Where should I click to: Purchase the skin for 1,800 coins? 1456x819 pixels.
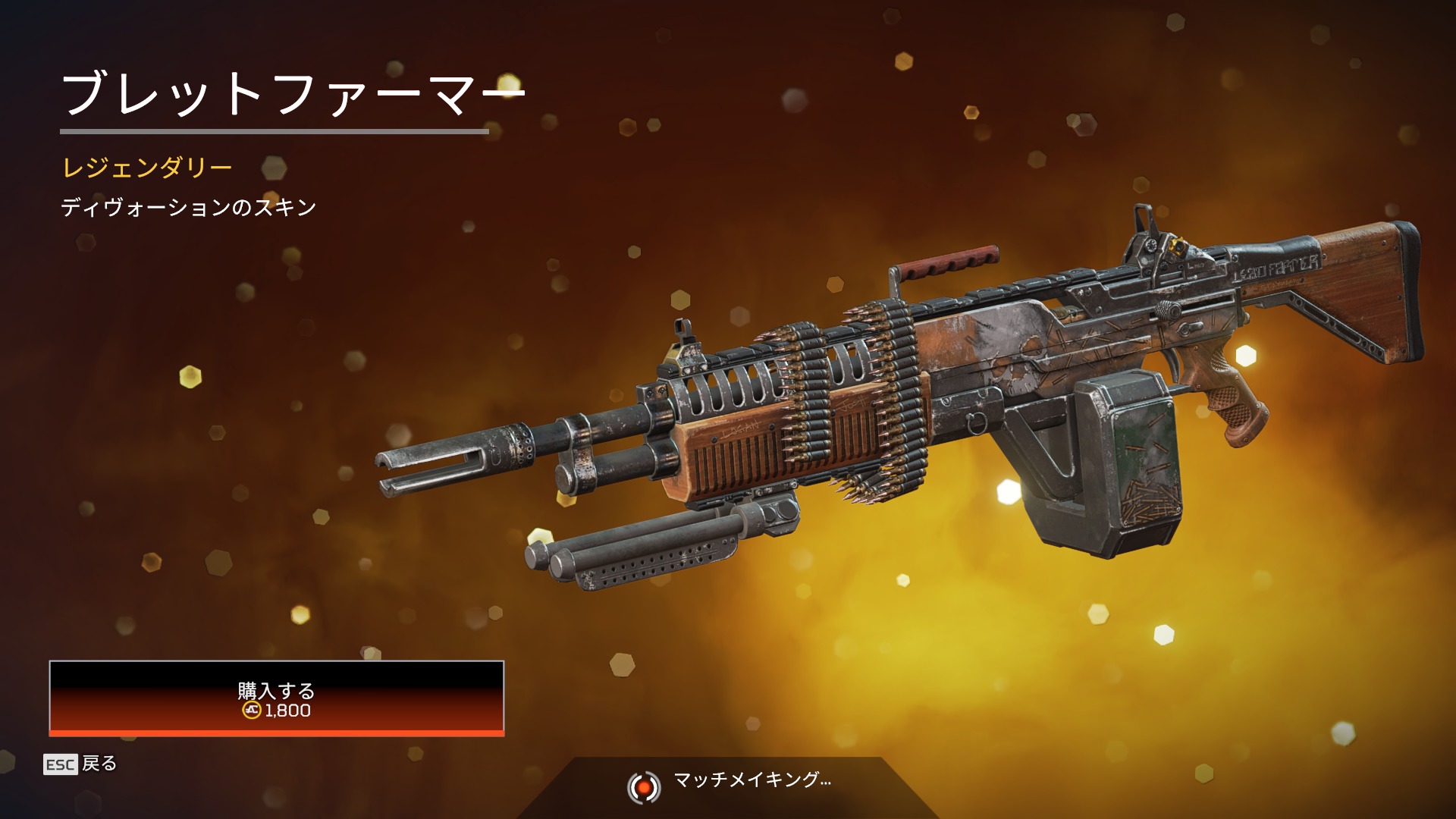[x=276, y=698]
